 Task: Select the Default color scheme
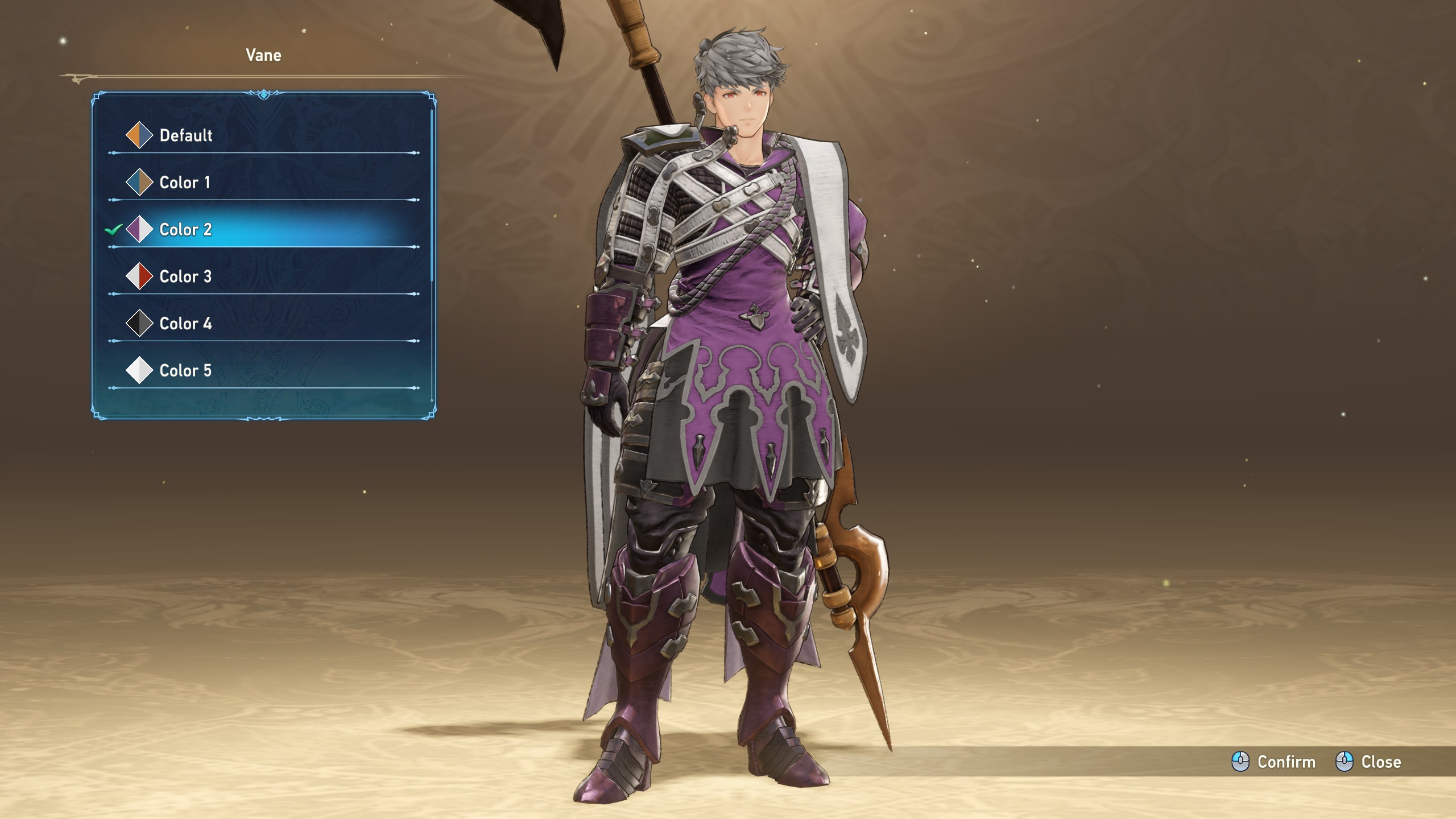click(185, 135)
